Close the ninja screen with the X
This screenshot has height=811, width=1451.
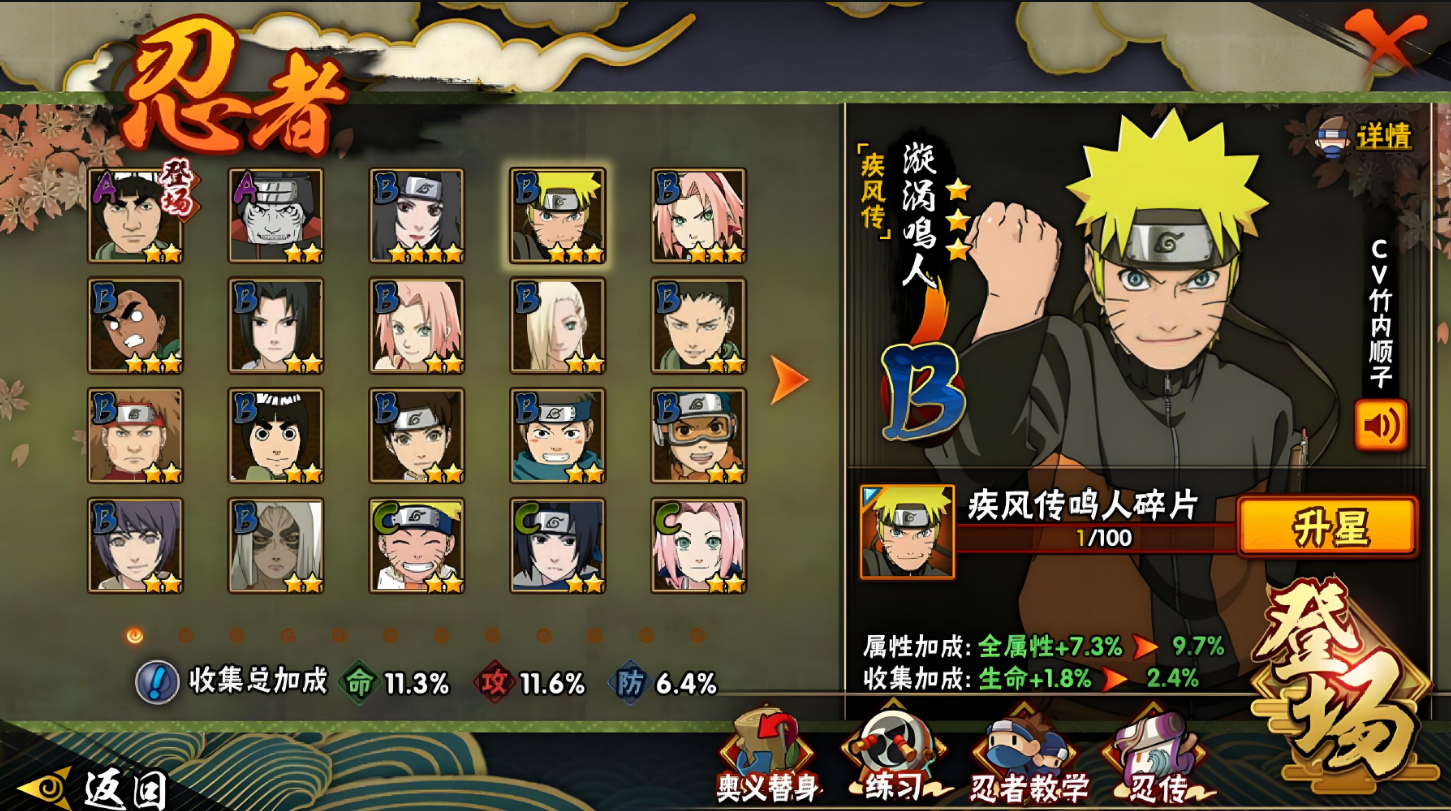pyautogui.click(x=1385, y=42)
